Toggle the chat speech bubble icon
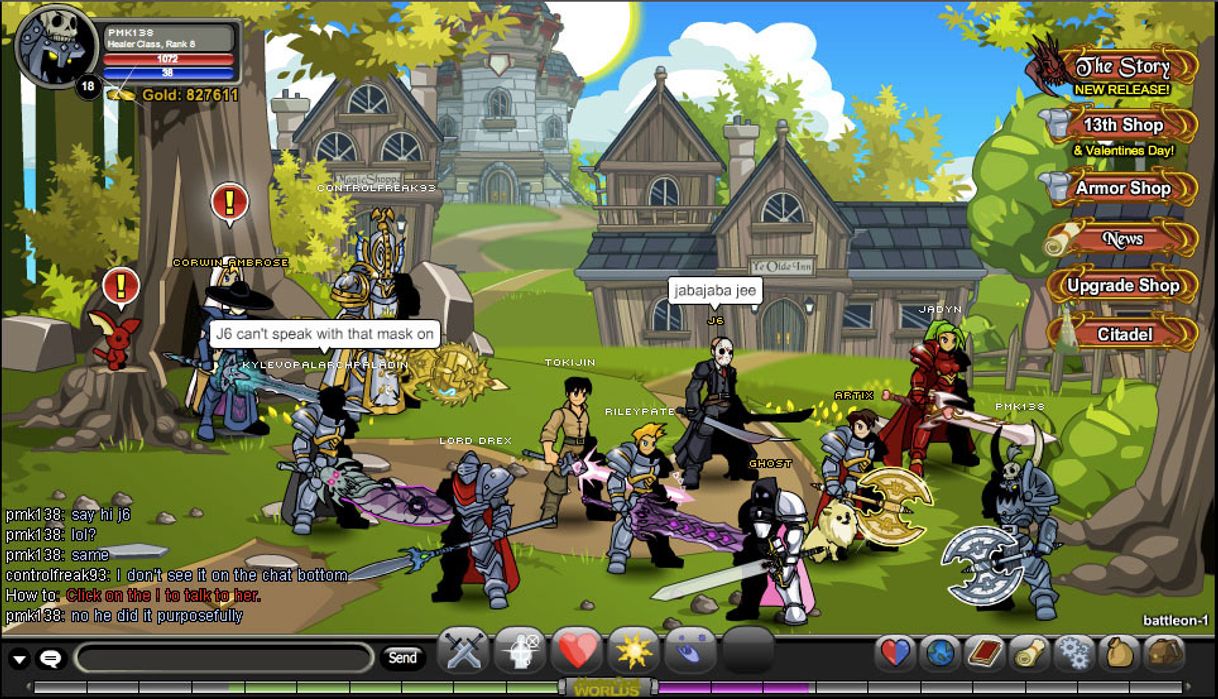The height and width of the screenshot is (699, 1218). pos(50,659)
